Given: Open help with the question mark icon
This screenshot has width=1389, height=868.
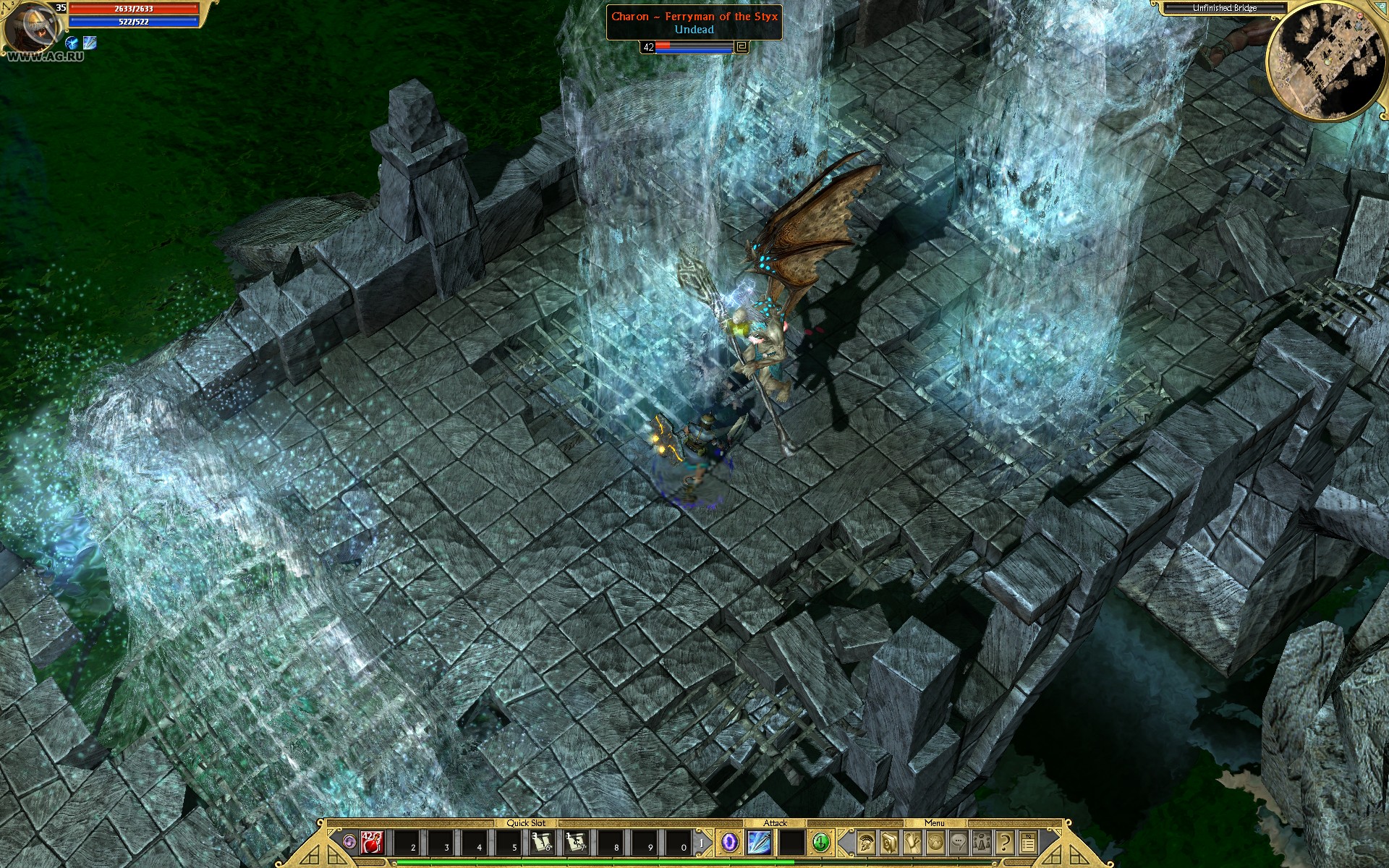Looking at the screenshot, I should tap(1004, 843).
